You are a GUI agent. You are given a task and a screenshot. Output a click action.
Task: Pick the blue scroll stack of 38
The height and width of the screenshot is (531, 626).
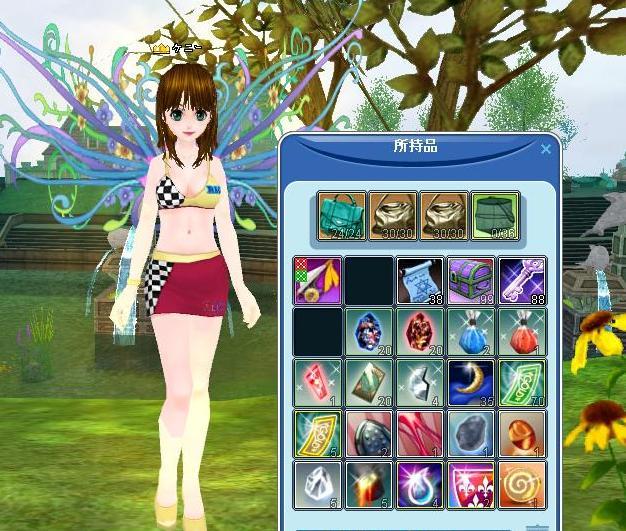(420, 280)
